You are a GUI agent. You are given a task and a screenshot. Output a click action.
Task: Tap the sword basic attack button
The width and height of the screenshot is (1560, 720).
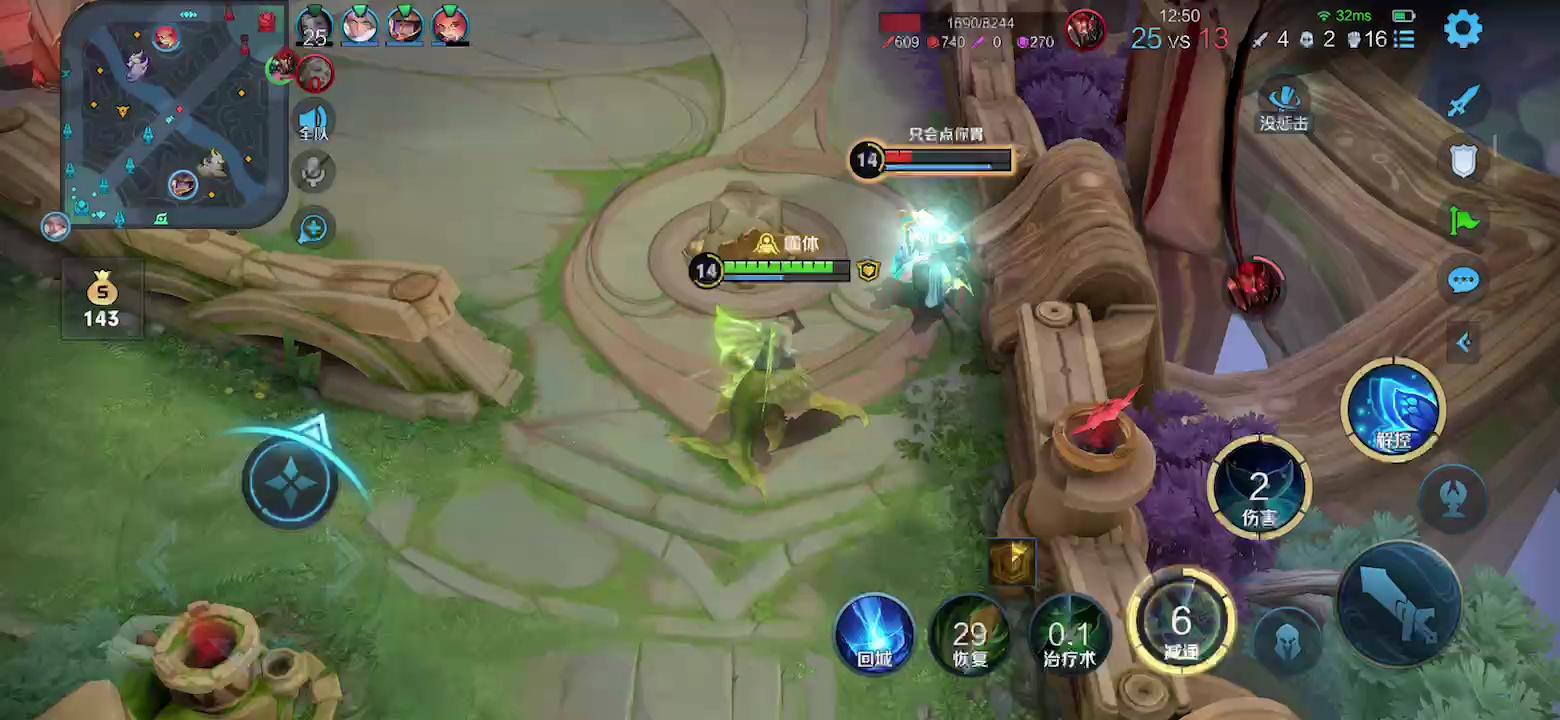coord(1399,603)
